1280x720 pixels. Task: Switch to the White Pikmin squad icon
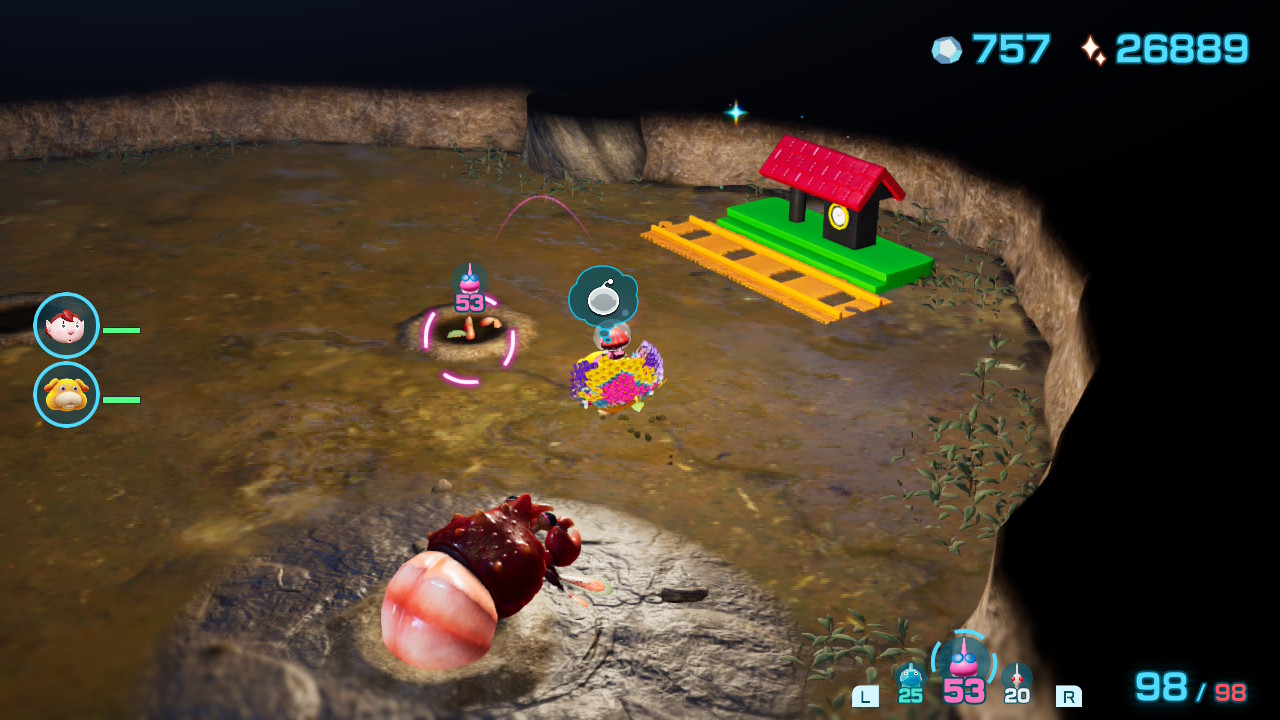click(1016, 678)
